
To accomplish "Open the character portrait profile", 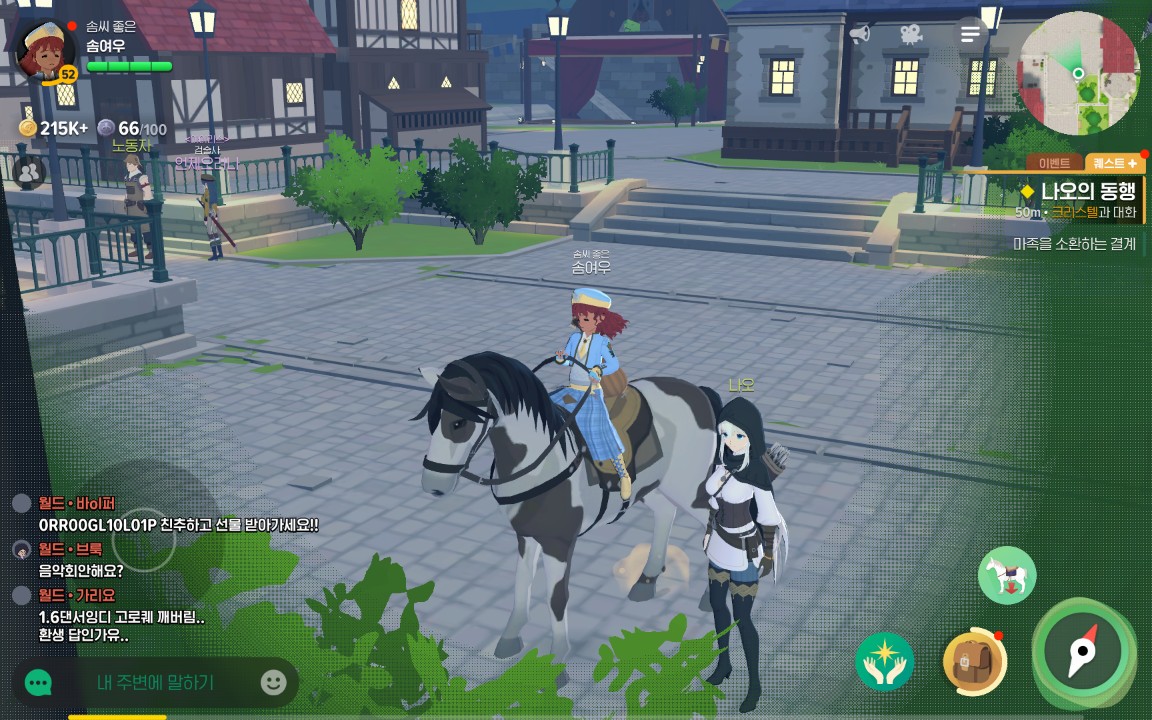I will point(45,50).
